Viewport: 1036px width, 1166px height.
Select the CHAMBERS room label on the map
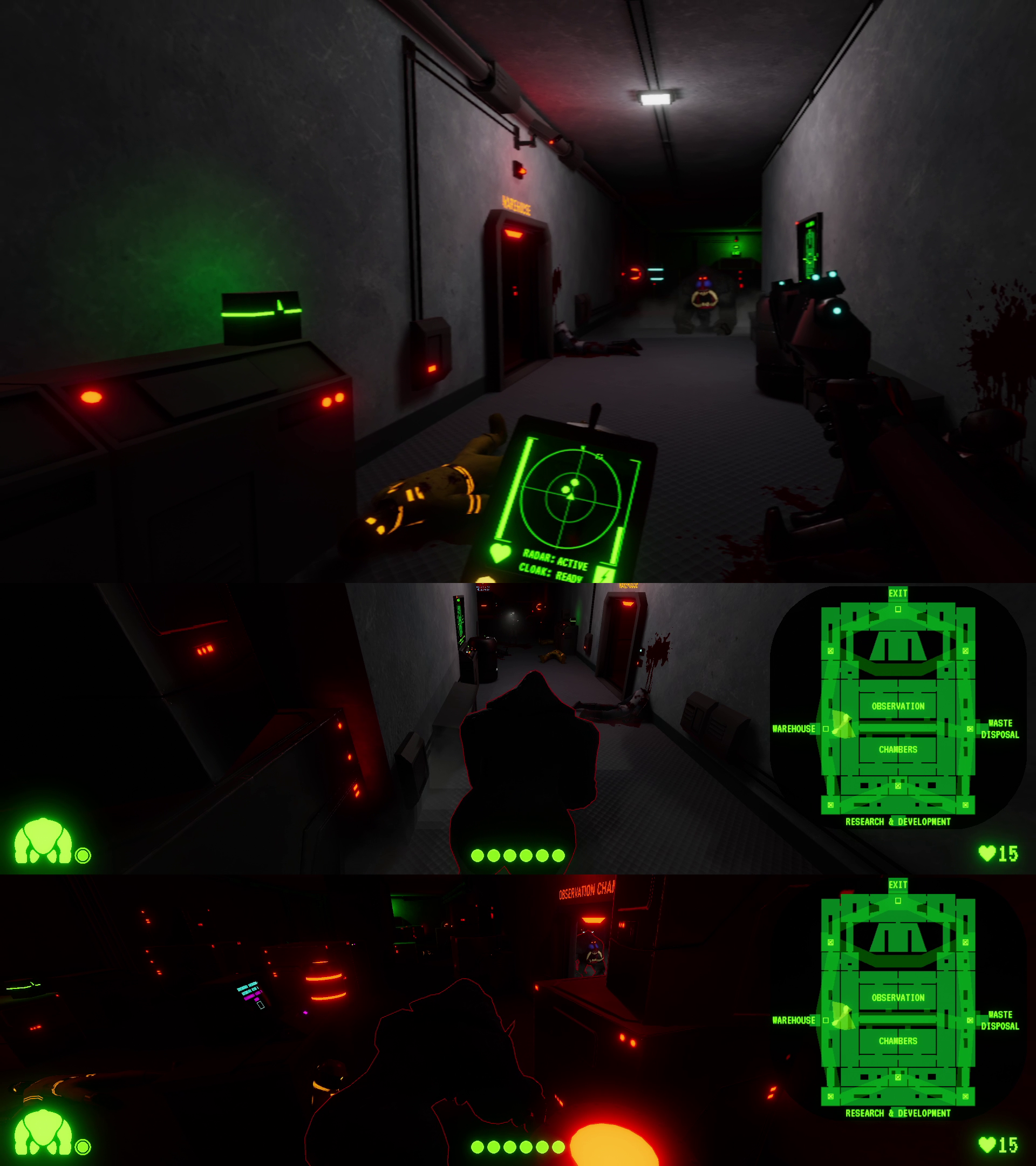[898, 749]
